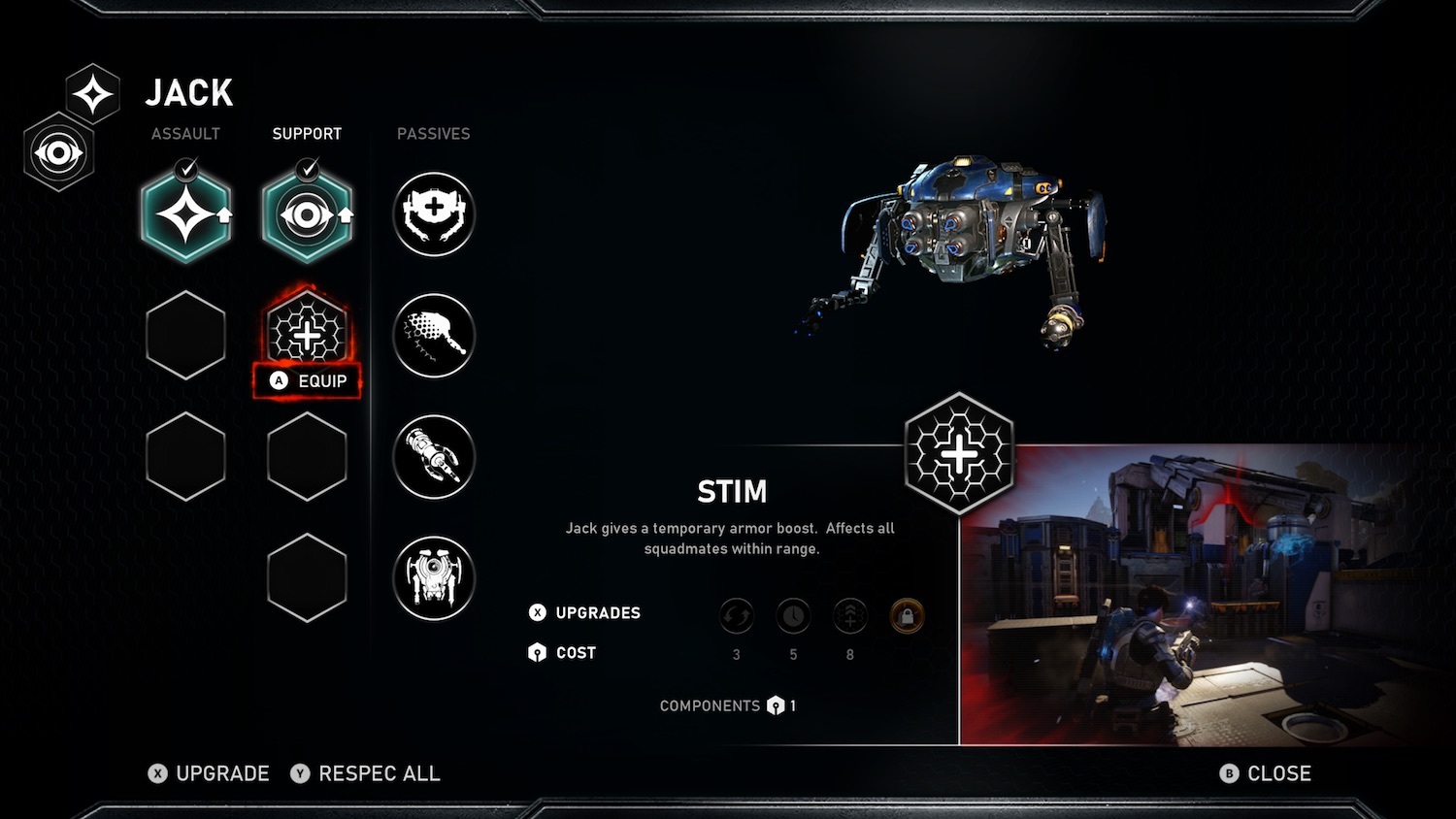Screen dimensions: 1456x819
Task: Select the padlocked final Stim upgrade
Action: point(907,615)
